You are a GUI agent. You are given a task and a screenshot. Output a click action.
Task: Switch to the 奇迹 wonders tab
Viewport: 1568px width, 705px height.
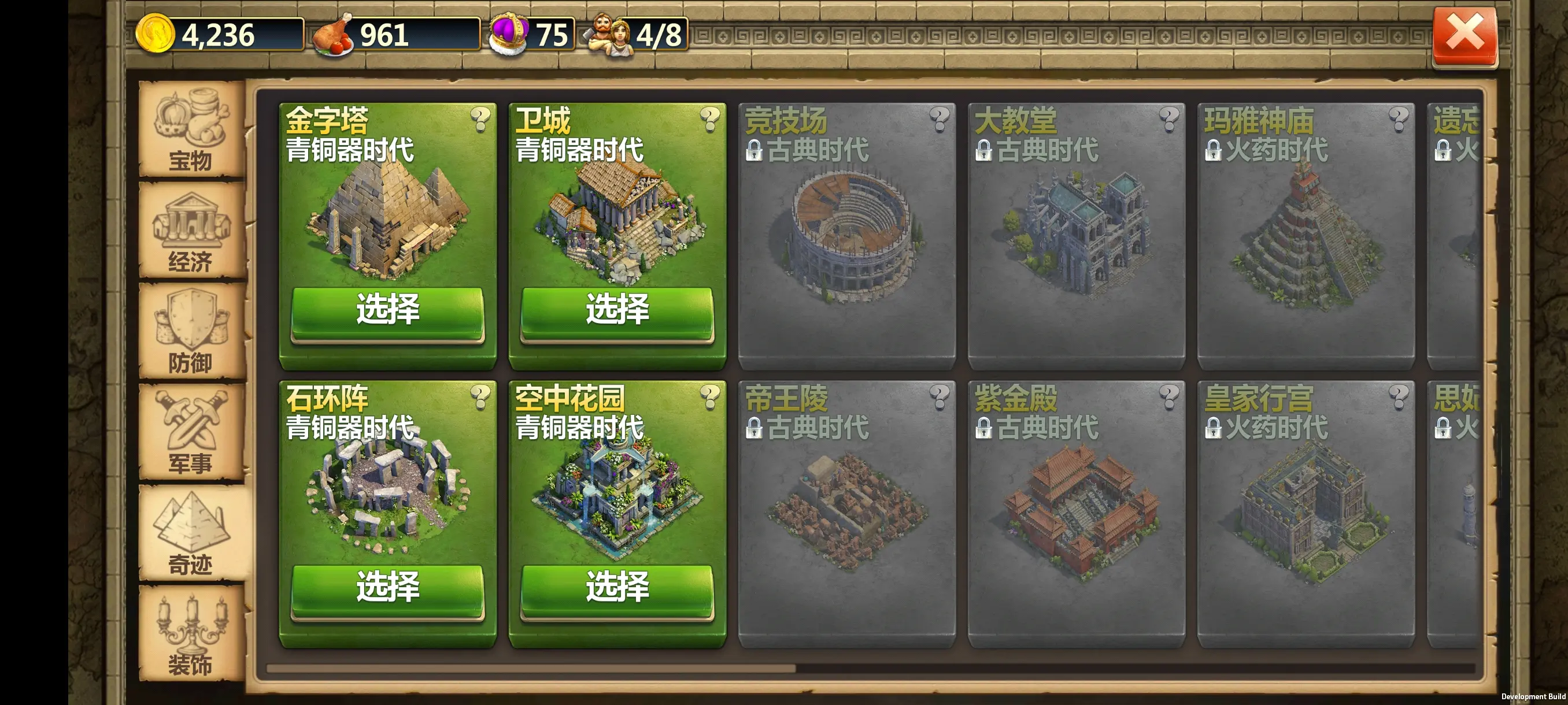(191, 534)
